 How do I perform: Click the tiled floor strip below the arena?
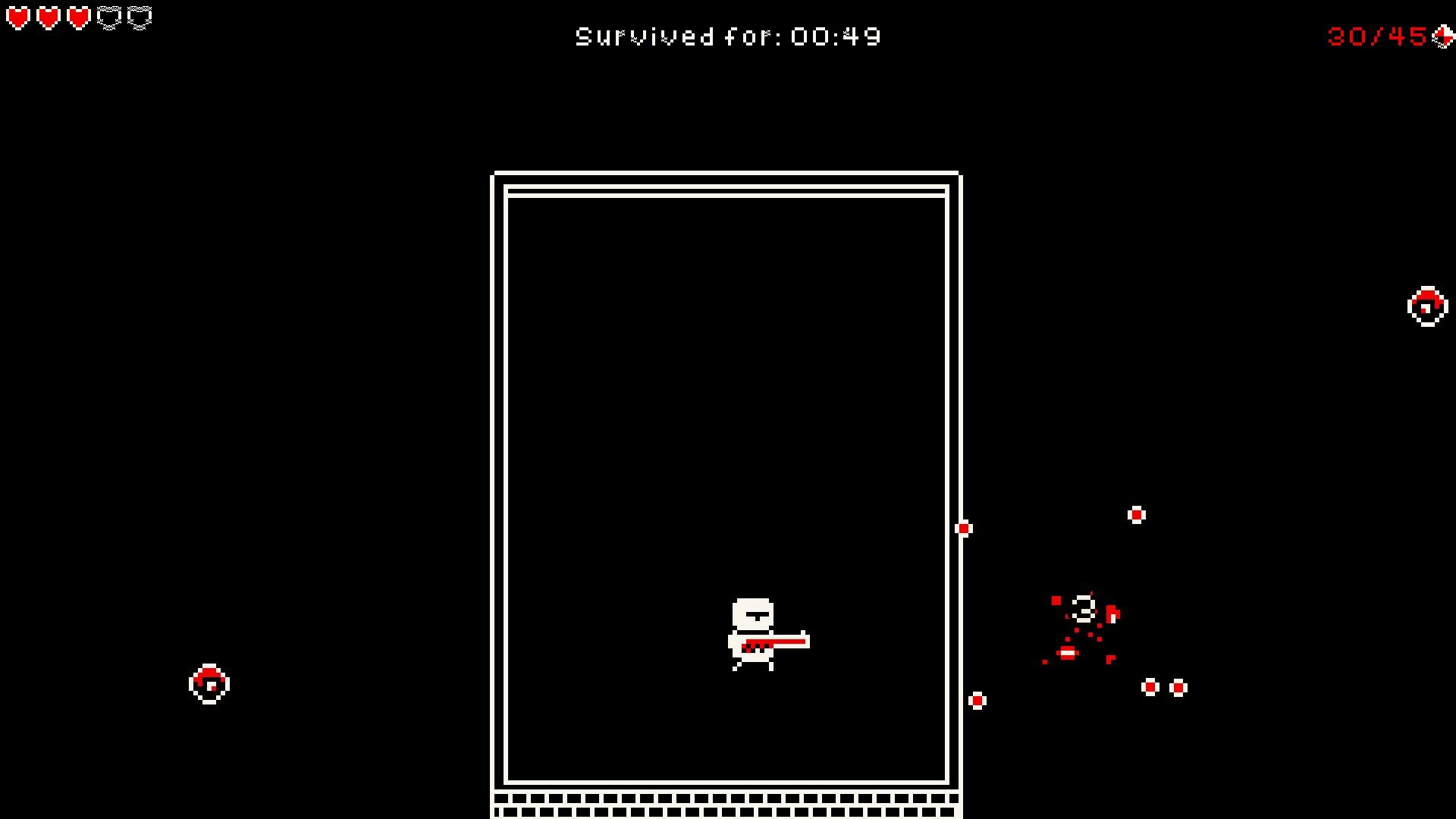726,804
